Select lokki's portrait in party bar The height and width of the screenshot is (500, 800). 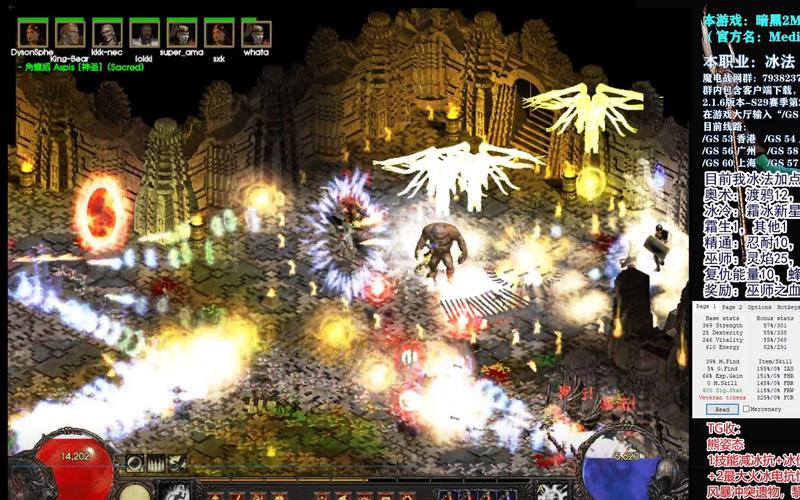click(x=144, y=33)
